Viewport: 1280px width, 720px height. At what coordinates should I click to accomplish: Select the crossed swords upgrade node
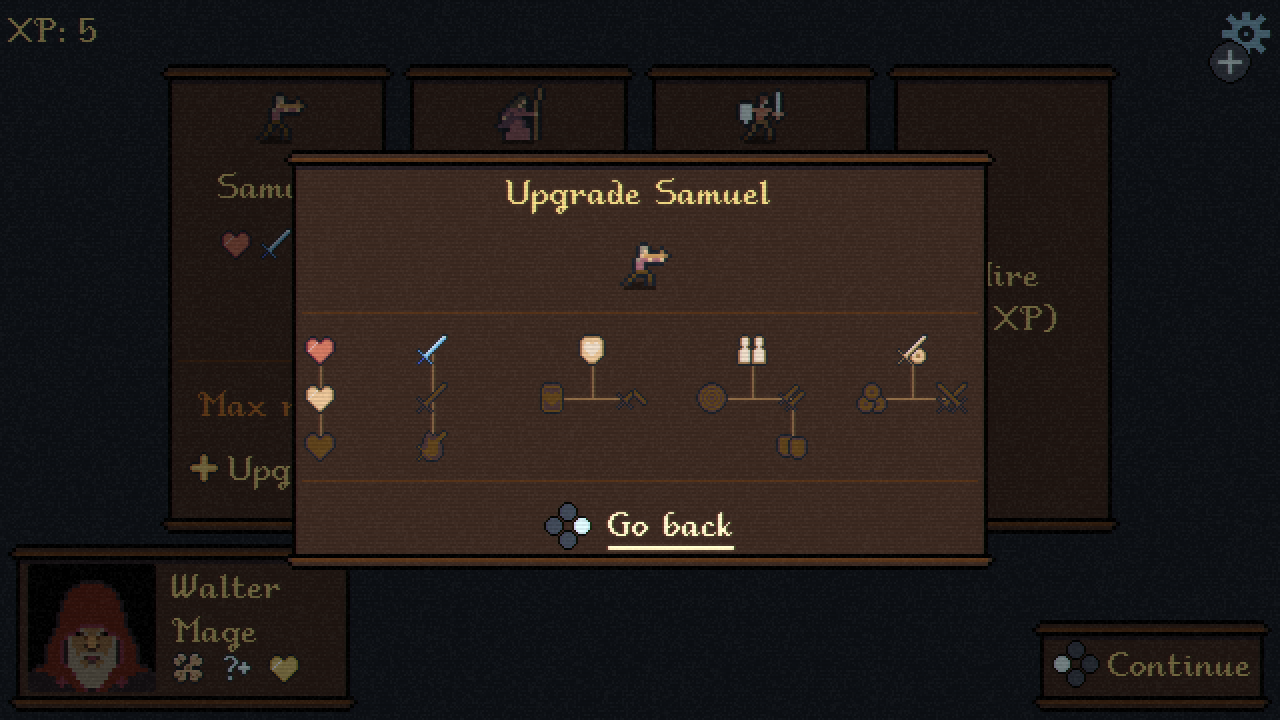[x=952, y=399]
